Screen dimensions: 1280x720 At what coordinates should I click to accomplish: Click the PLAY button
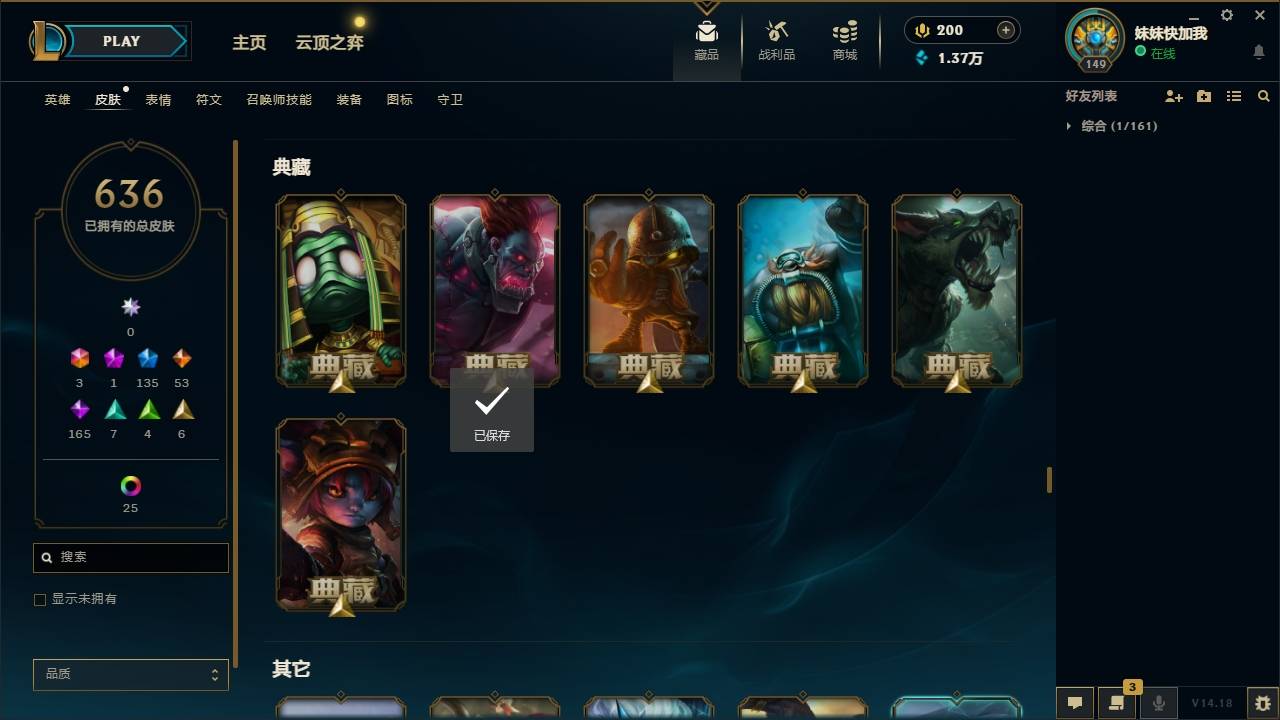[x=120, y=41]
